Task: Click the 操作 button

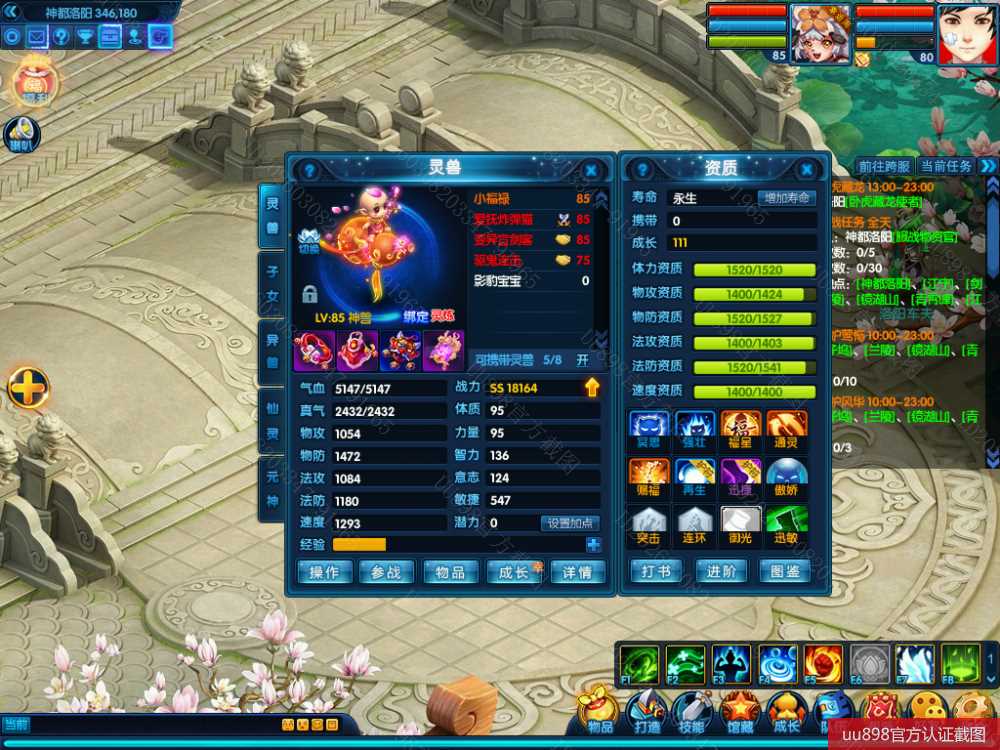Action: 325,572
